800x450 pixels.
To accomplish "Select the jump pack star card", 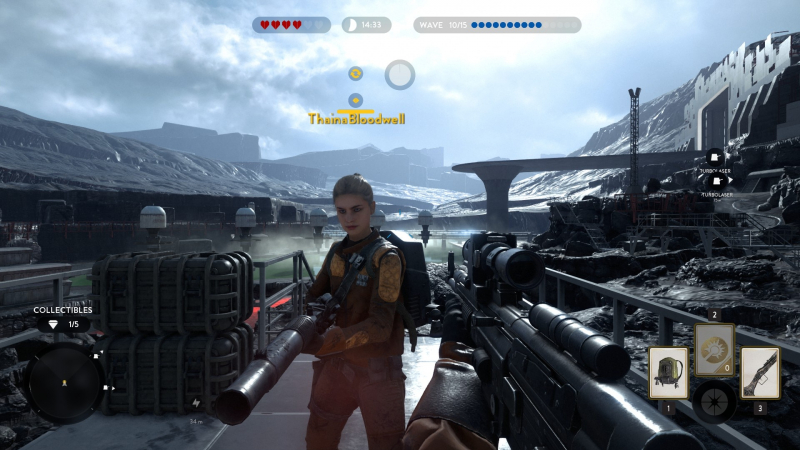I will [668, 372].
